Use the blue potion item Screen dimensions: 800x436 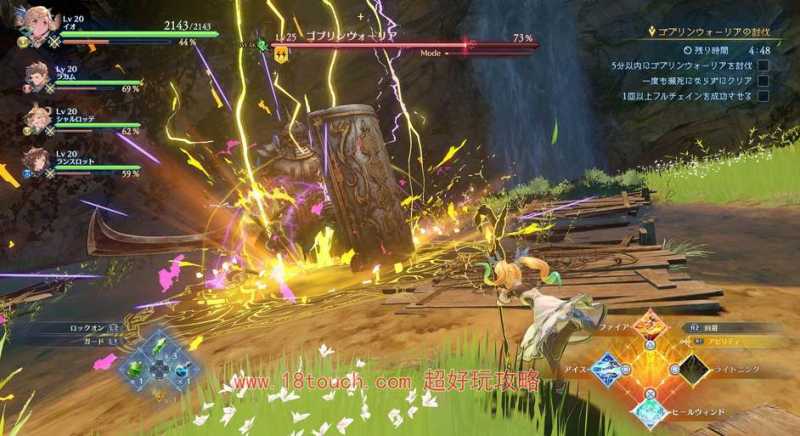(181, 369)
